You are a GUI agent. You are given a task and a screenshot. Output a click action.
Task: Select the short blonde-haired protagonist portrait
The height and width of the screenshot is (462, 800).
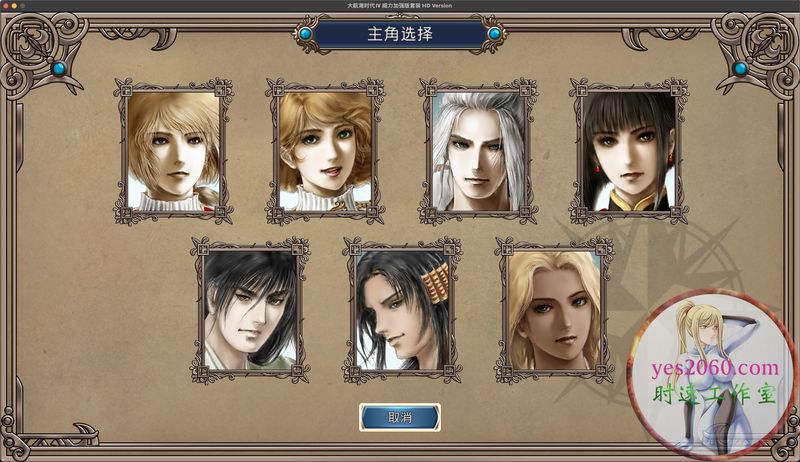click(173, 151)
